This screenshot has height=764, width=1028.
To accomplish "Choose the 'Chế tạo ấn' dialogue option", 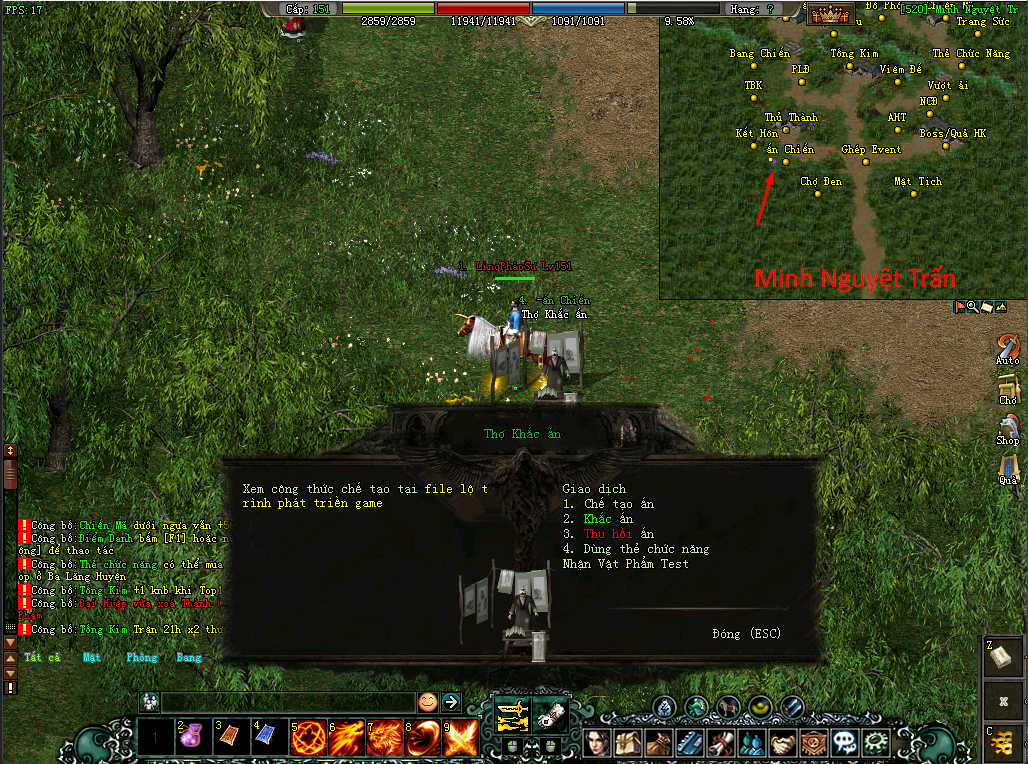I will click(x=619, y=504).
